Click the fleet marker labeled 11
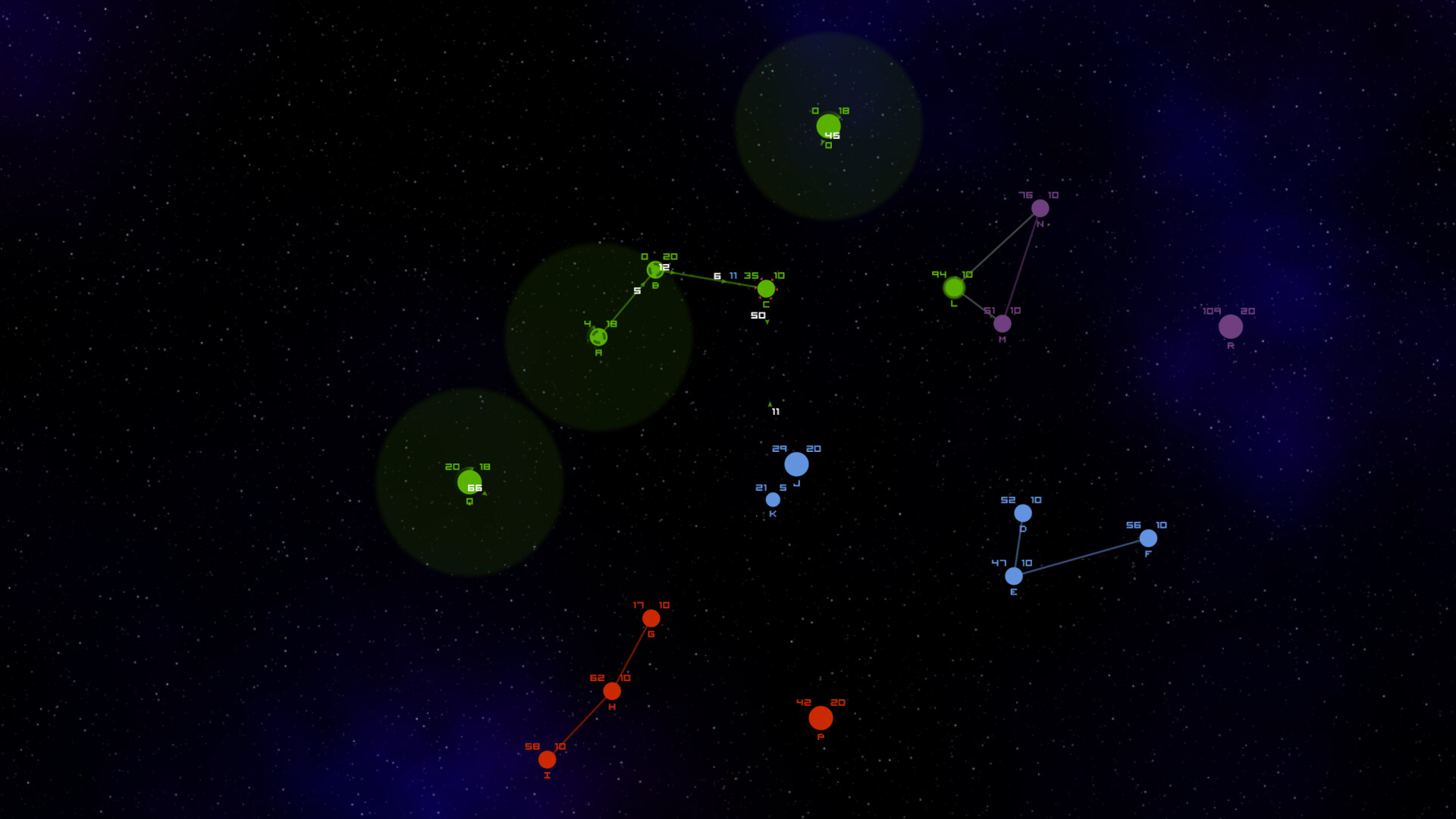 coord(775,413)
